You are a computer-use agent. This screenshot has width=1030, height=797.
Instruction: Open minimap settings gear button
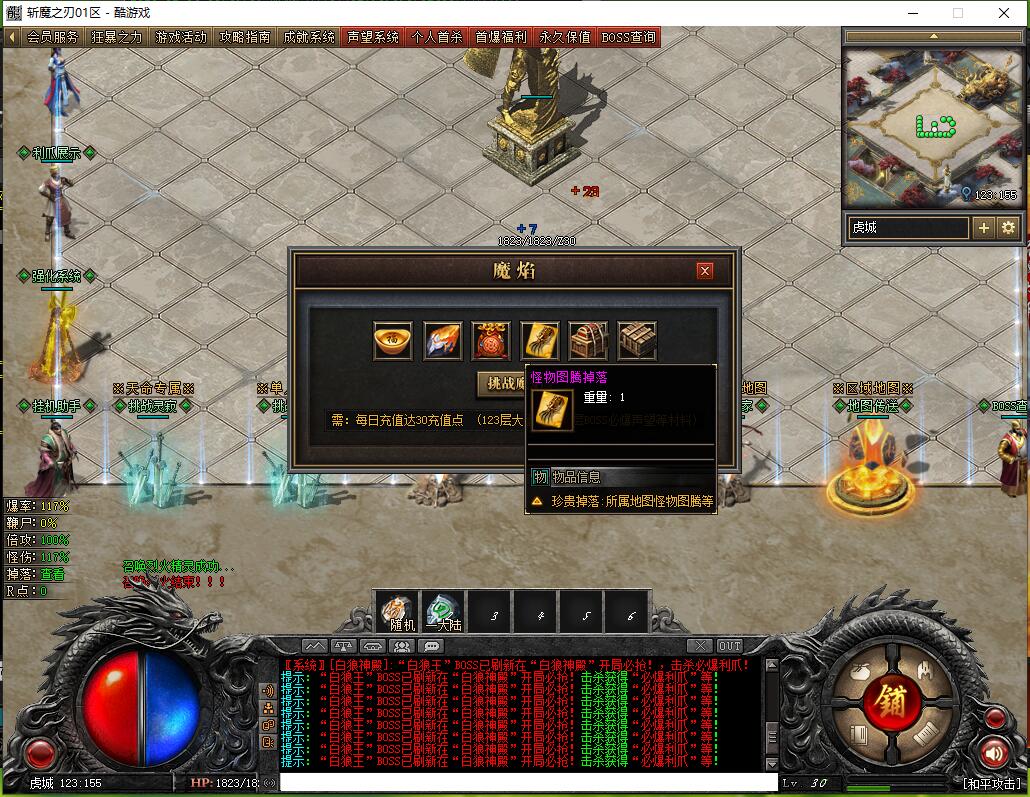[1007, 228]
